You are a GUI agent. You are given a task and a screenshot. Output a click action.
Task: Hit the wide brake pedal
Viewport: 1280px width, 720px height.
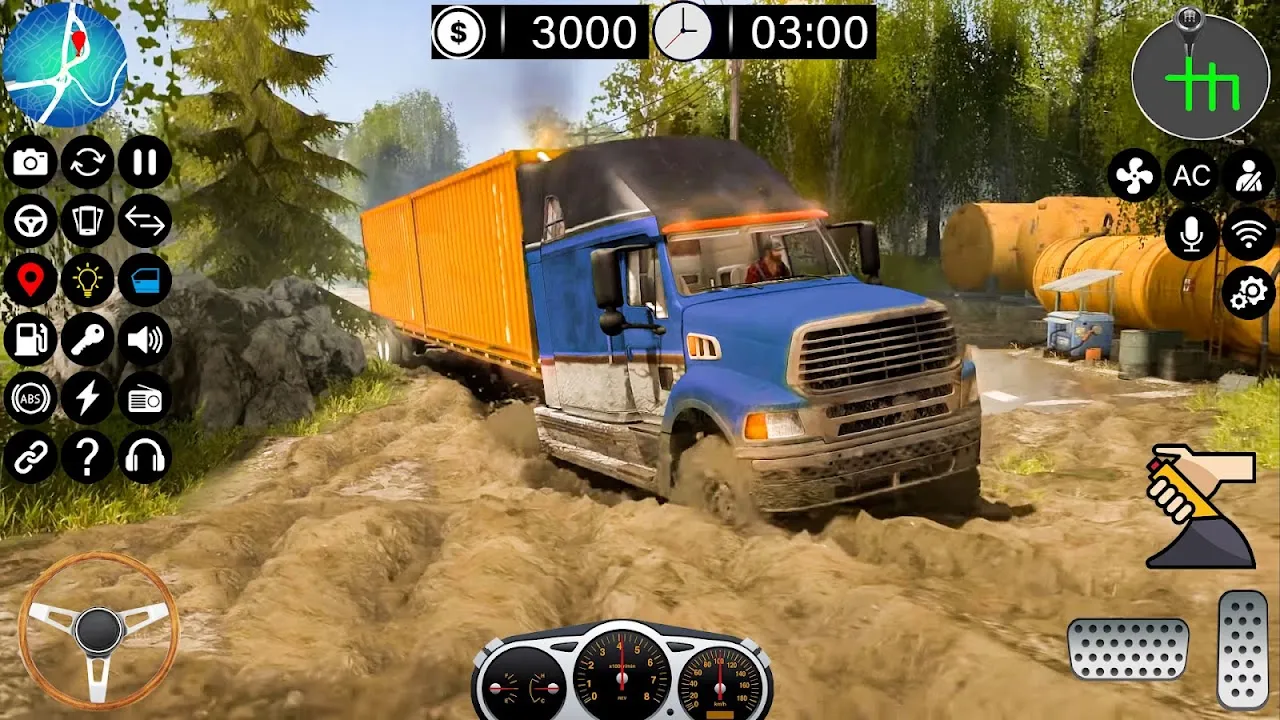tap(1128, 649)
